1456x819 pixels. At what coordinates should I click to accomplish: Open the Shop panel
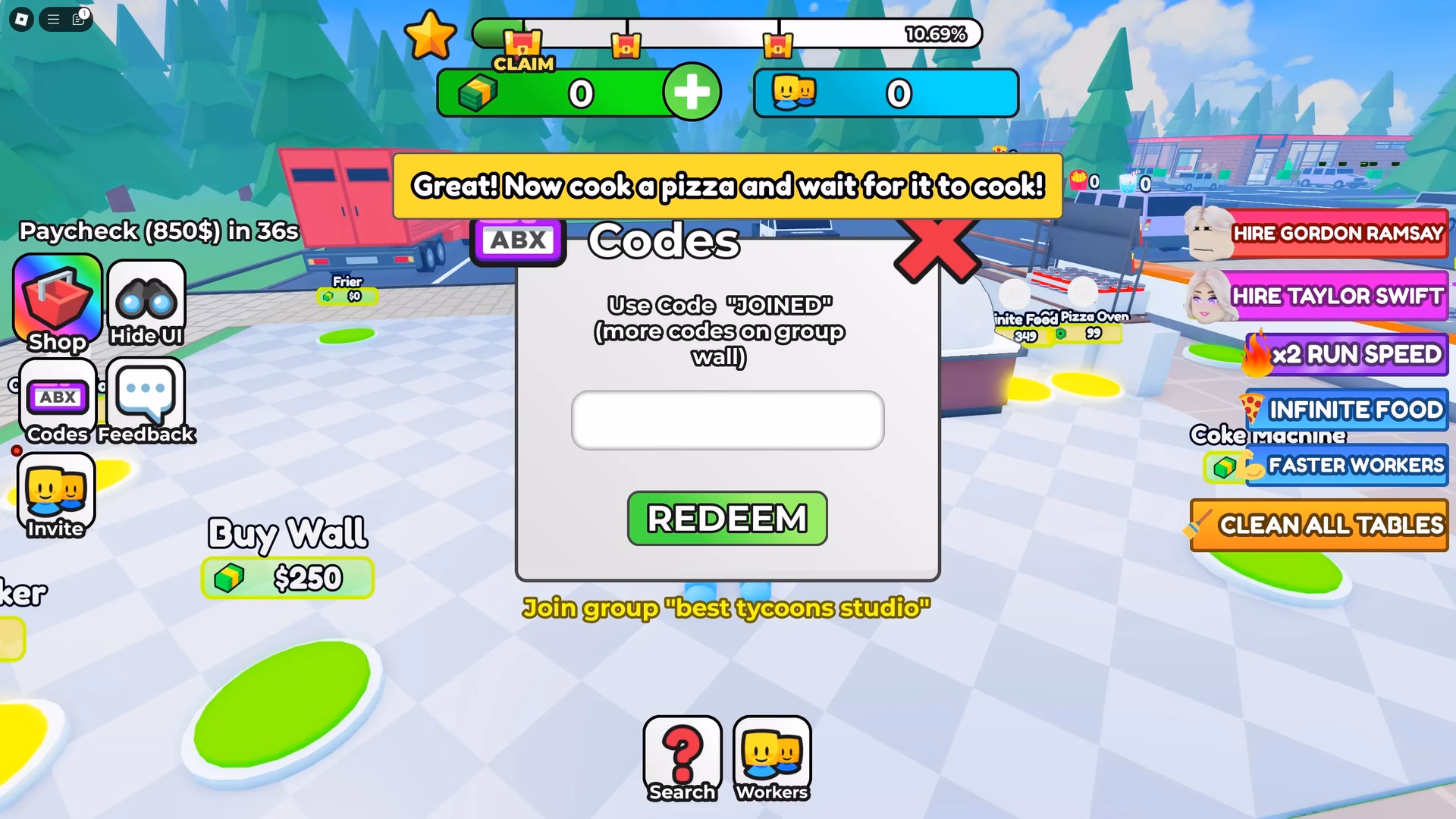(57, 303)
